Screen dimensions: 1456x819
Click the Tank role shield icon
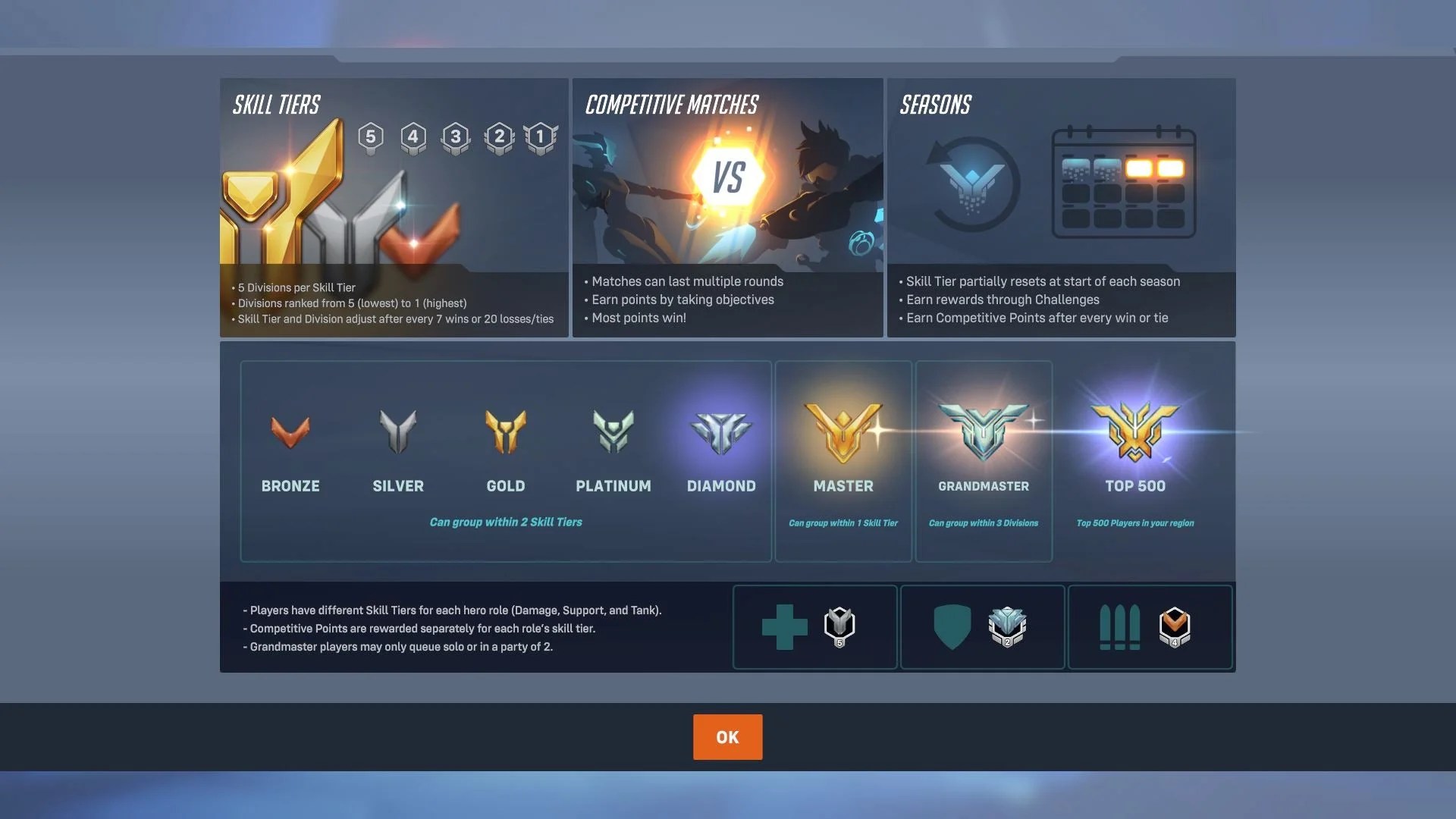click(952, 626)
